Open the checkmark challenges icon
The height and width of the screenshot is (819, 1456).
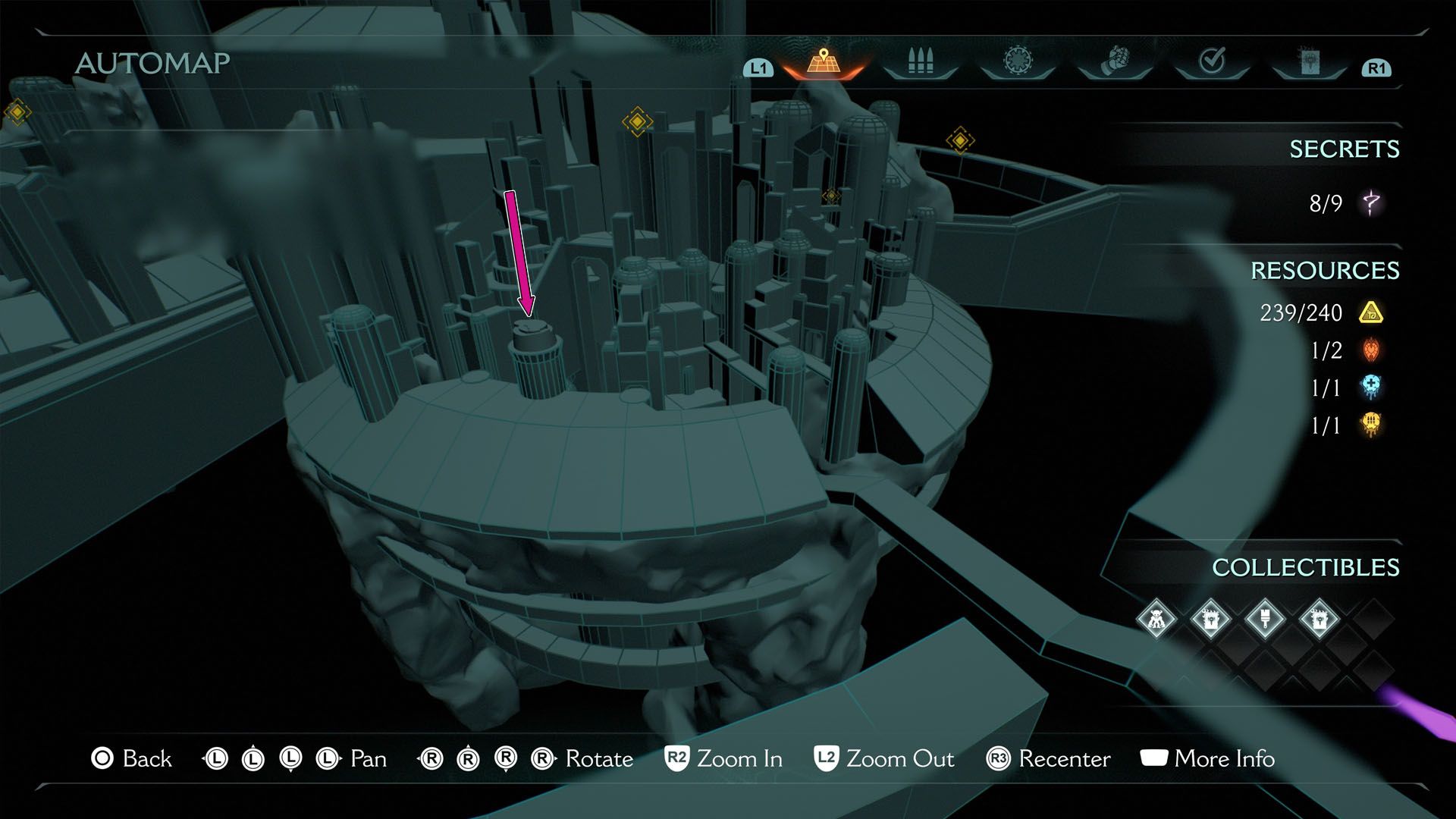coord(1213,59)
